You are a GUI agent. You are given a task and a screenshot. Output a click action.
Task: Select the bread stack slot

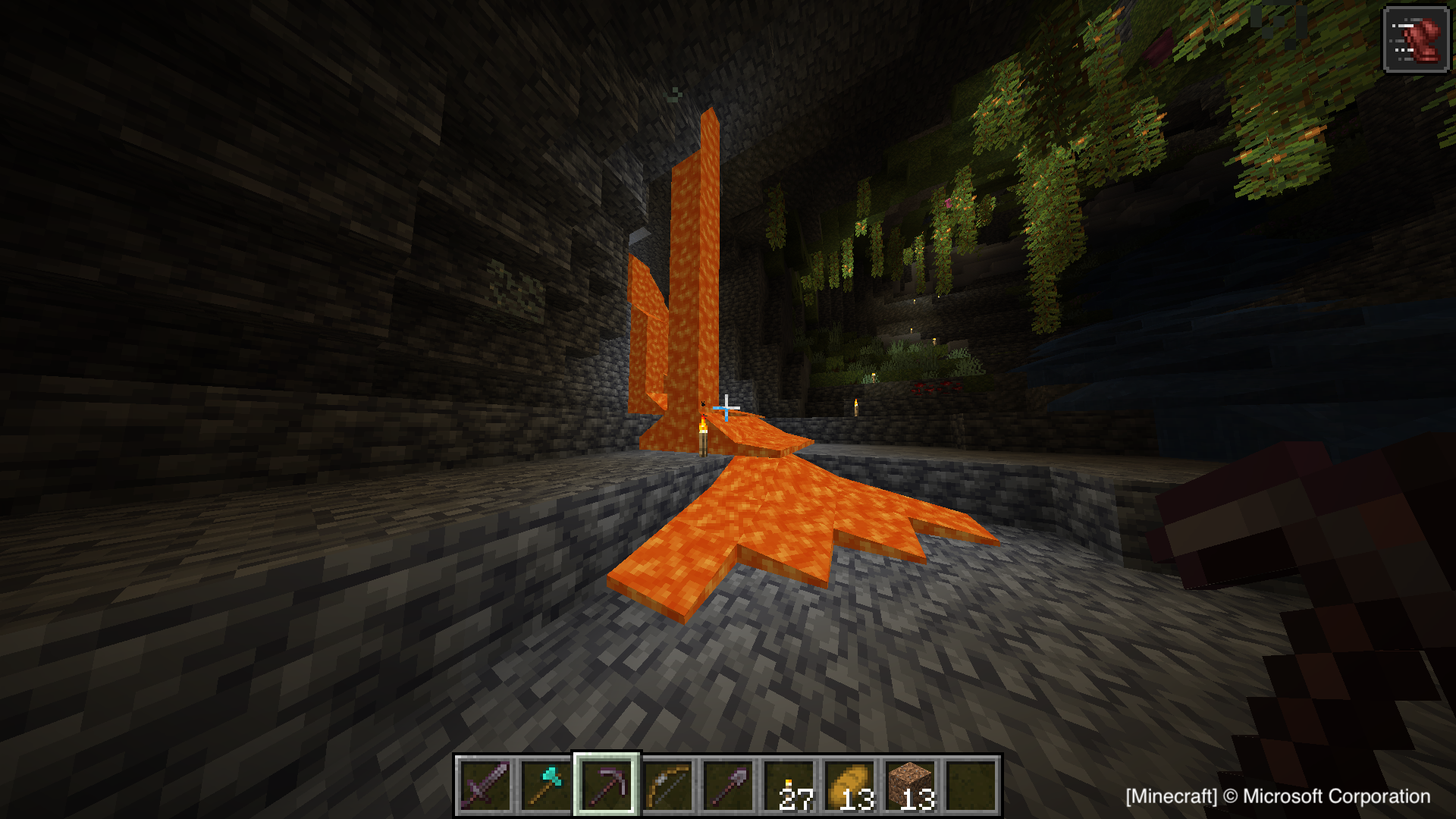click(849, 786)
